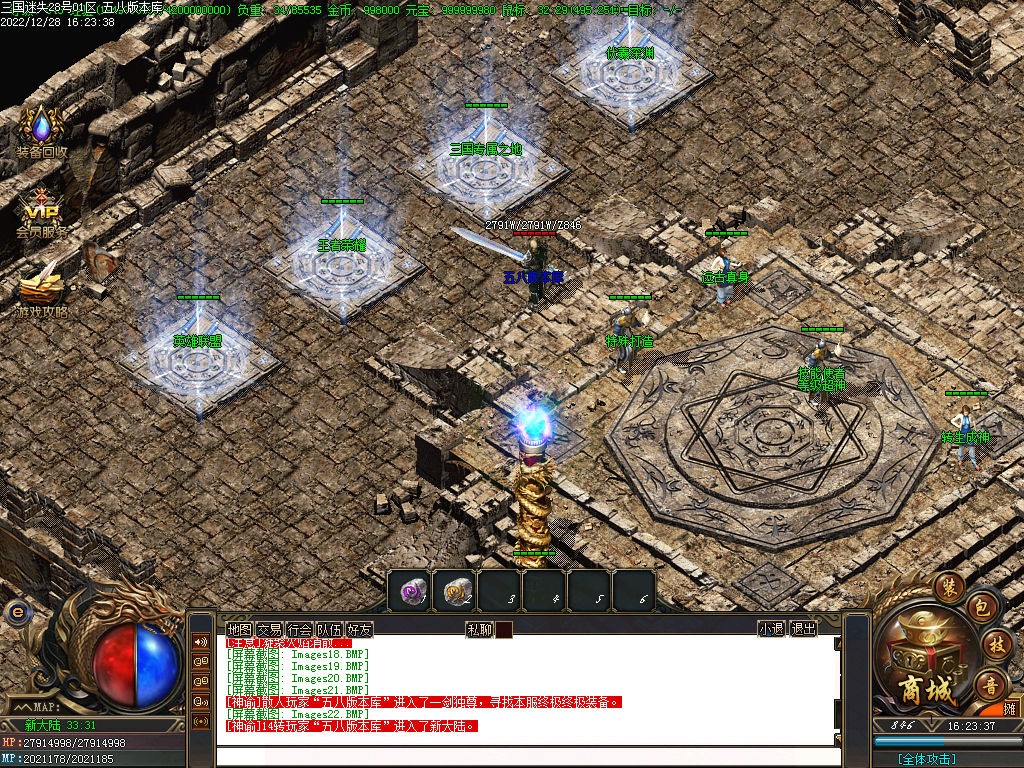This screenshot has height=768, width=1024.
Task: Open the VIP 会员服务 menu
Action: click(x=41, y=210)
